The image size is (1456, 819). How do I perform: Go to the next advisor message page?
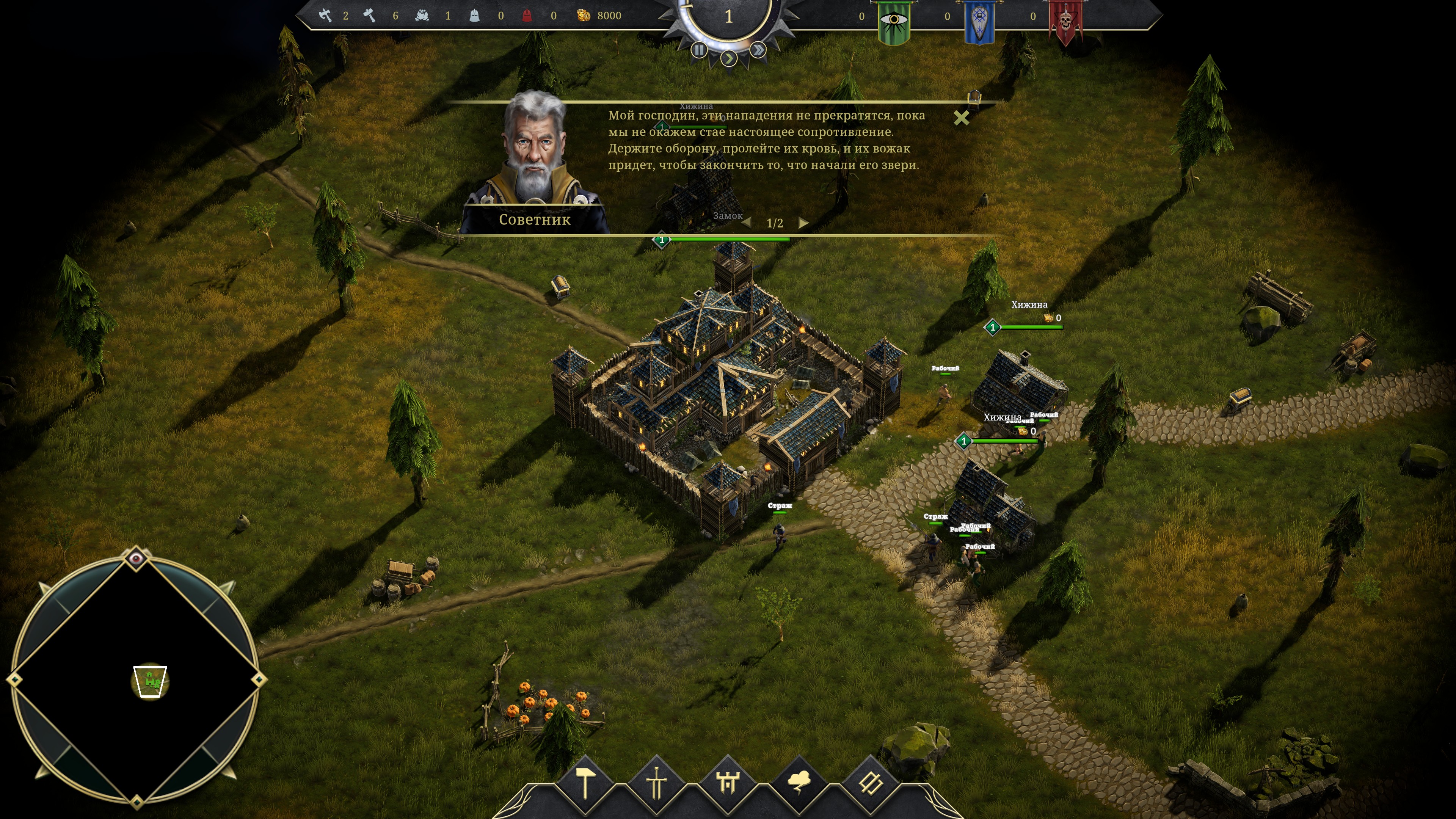point(803,223)
